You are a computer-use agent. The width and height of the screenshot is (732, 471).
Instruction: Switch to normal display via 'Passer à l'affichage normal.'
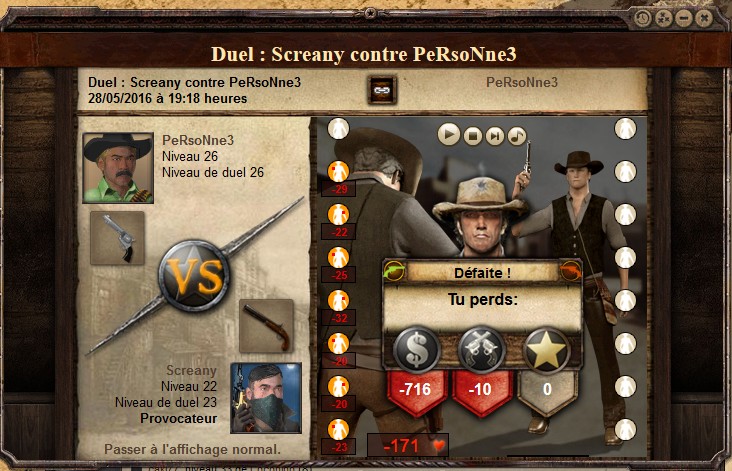point(192,449)
